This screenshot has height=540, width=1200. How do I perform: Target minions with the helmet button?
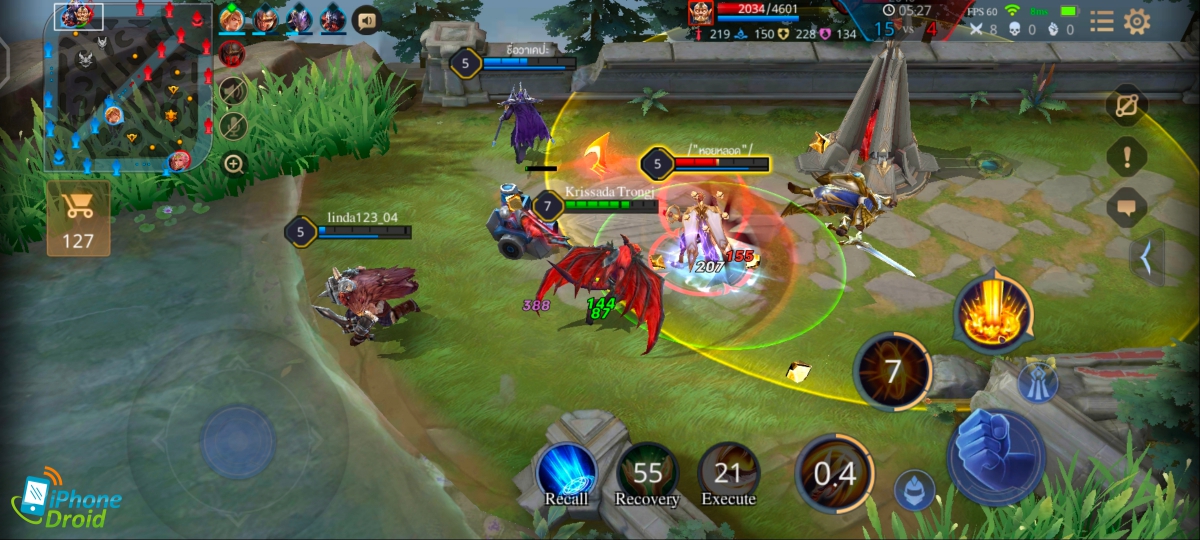[914, 490]
